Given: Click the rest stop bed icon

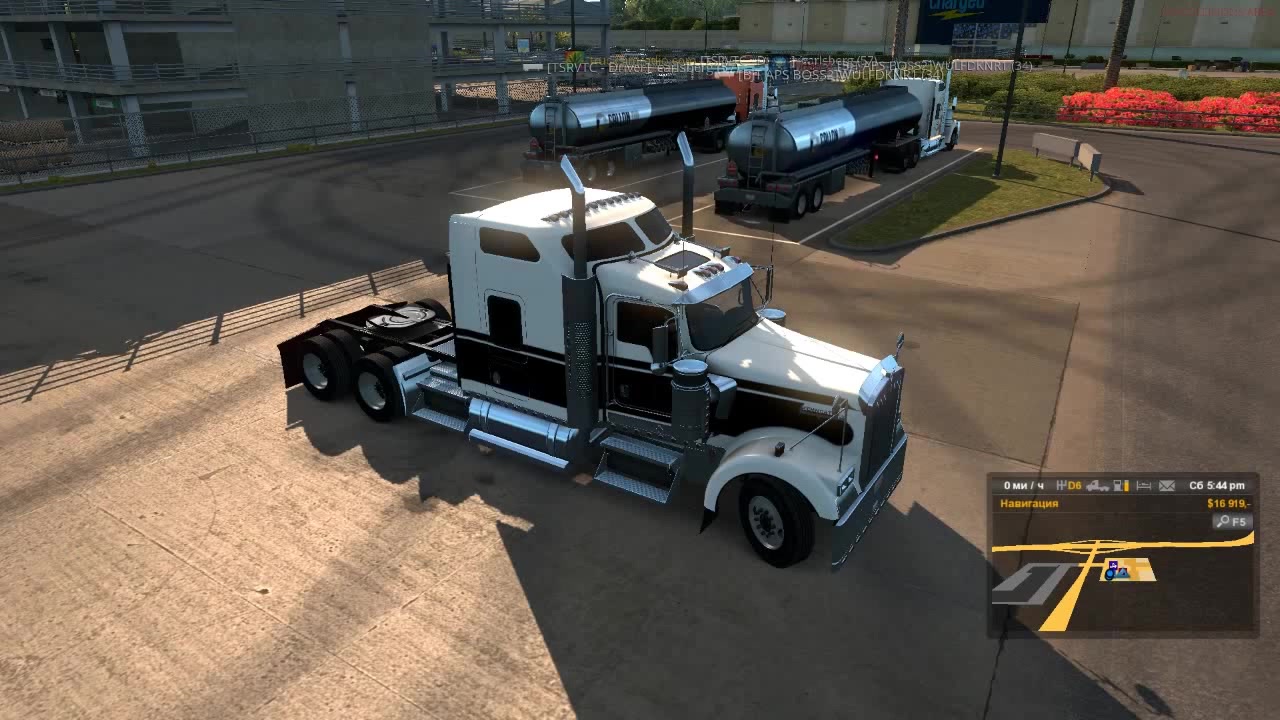Looking at the screenshot, I should coord(1144,485).
